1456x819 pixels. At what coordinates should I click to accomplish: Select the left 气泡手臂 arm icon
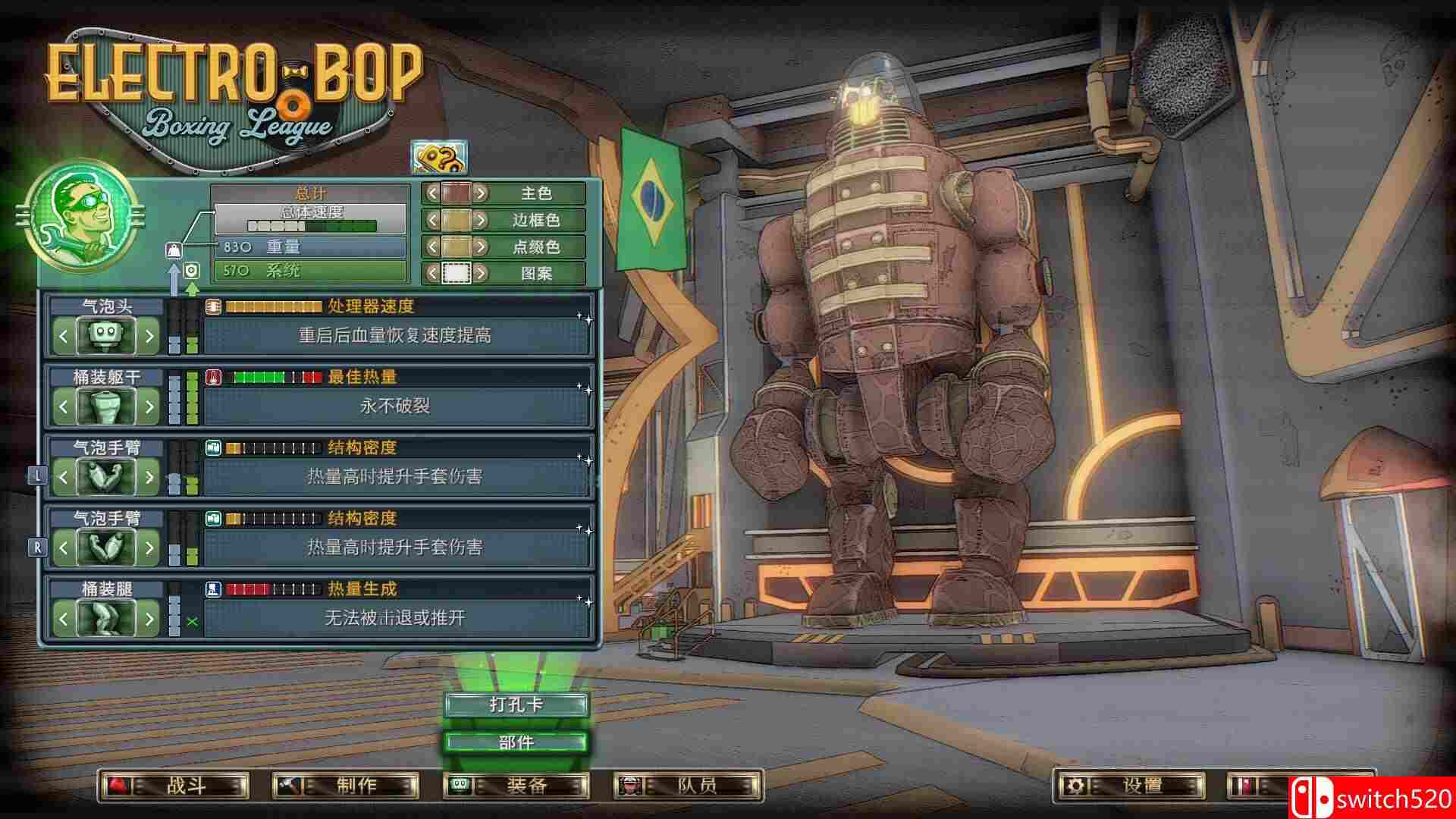[x=106, y=477]
